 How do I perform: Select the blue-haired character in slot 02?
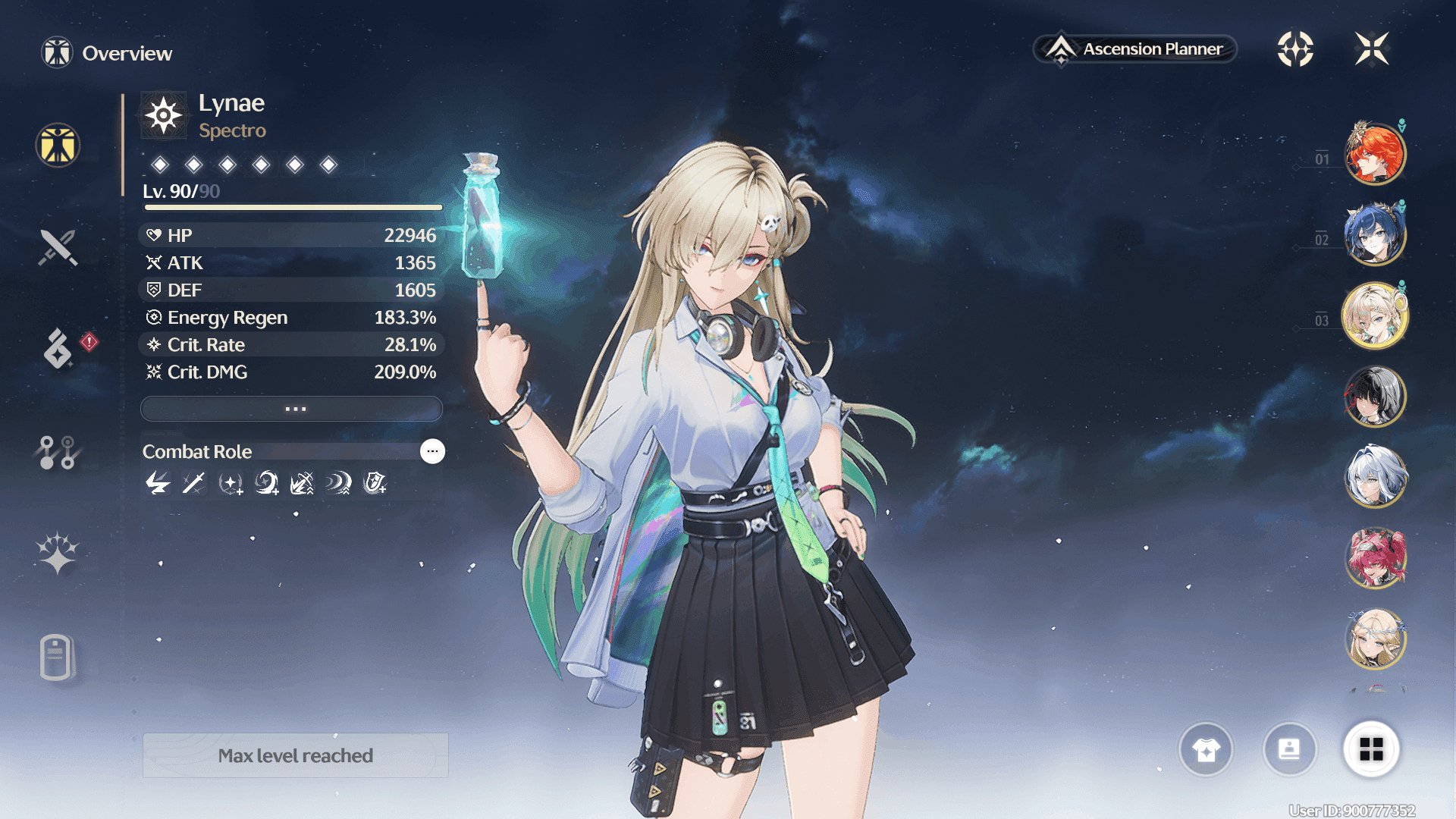(1374, 234)
